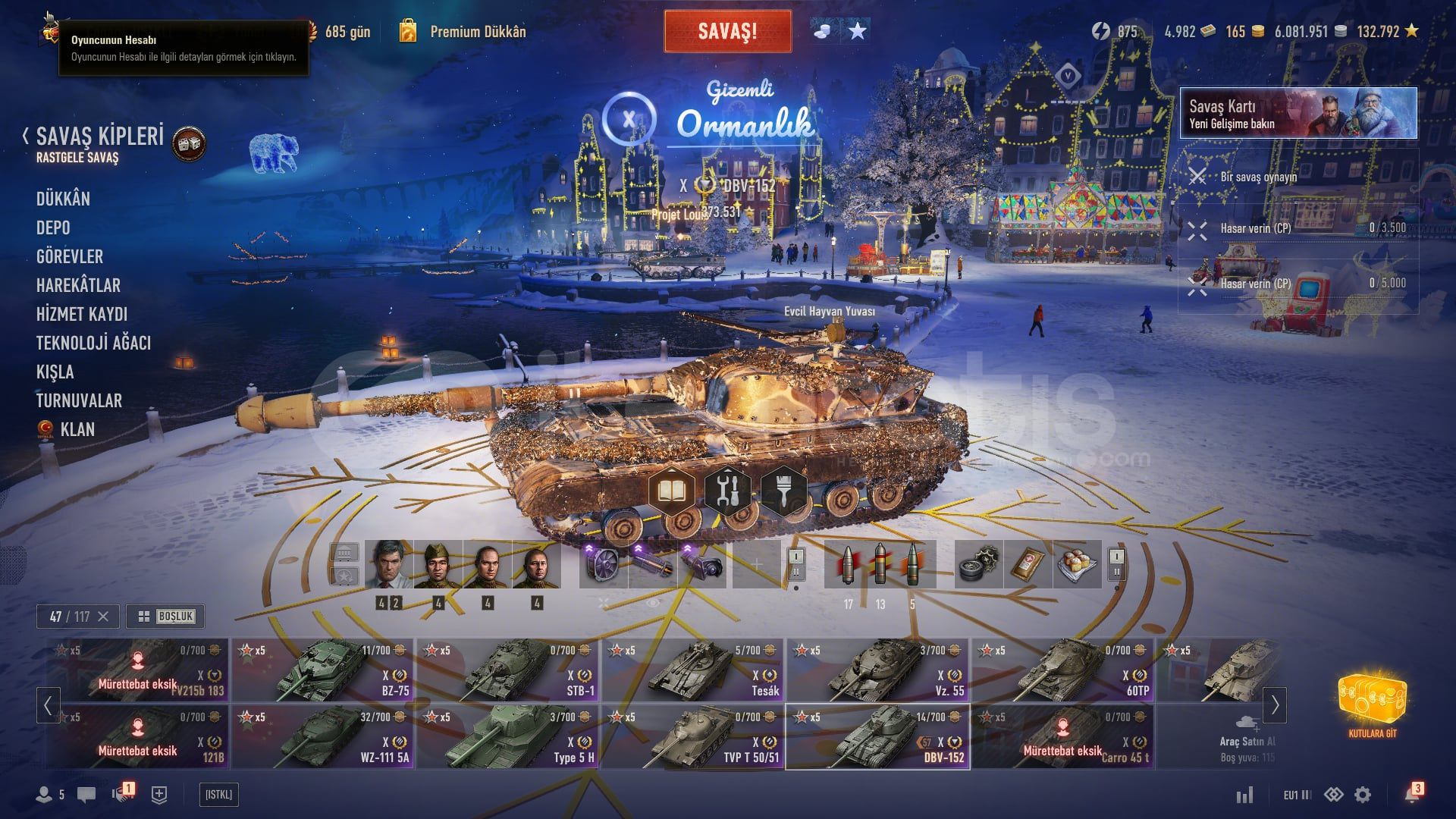Image resolution: width=1456 pixels, height=819 pixels.
Task: Open the wrench and screwdriver maintenance icon
Action: click(727, 491)
